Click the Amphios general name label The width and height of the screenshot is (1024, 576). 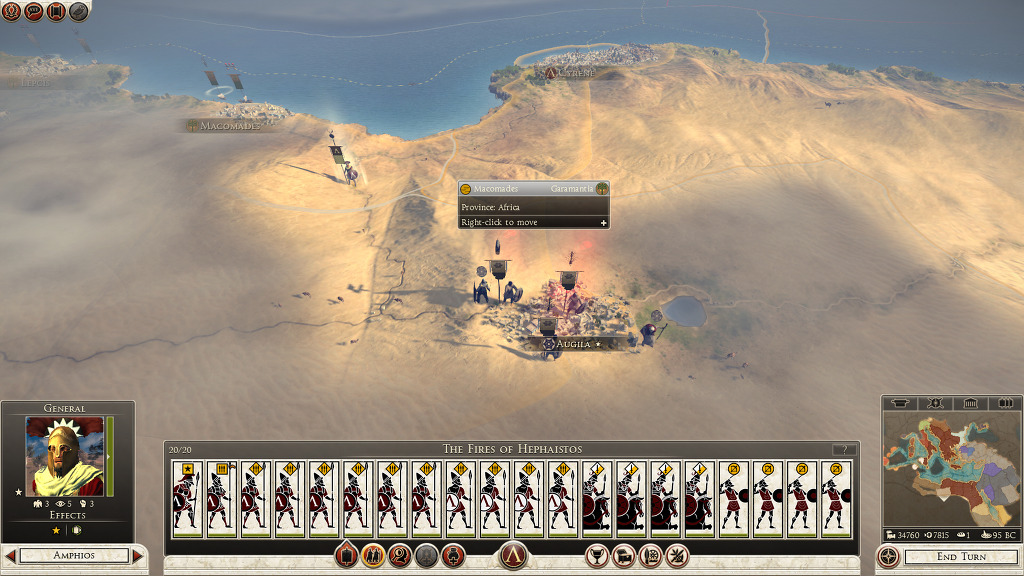pyautogui.click(x=74, y=555)
